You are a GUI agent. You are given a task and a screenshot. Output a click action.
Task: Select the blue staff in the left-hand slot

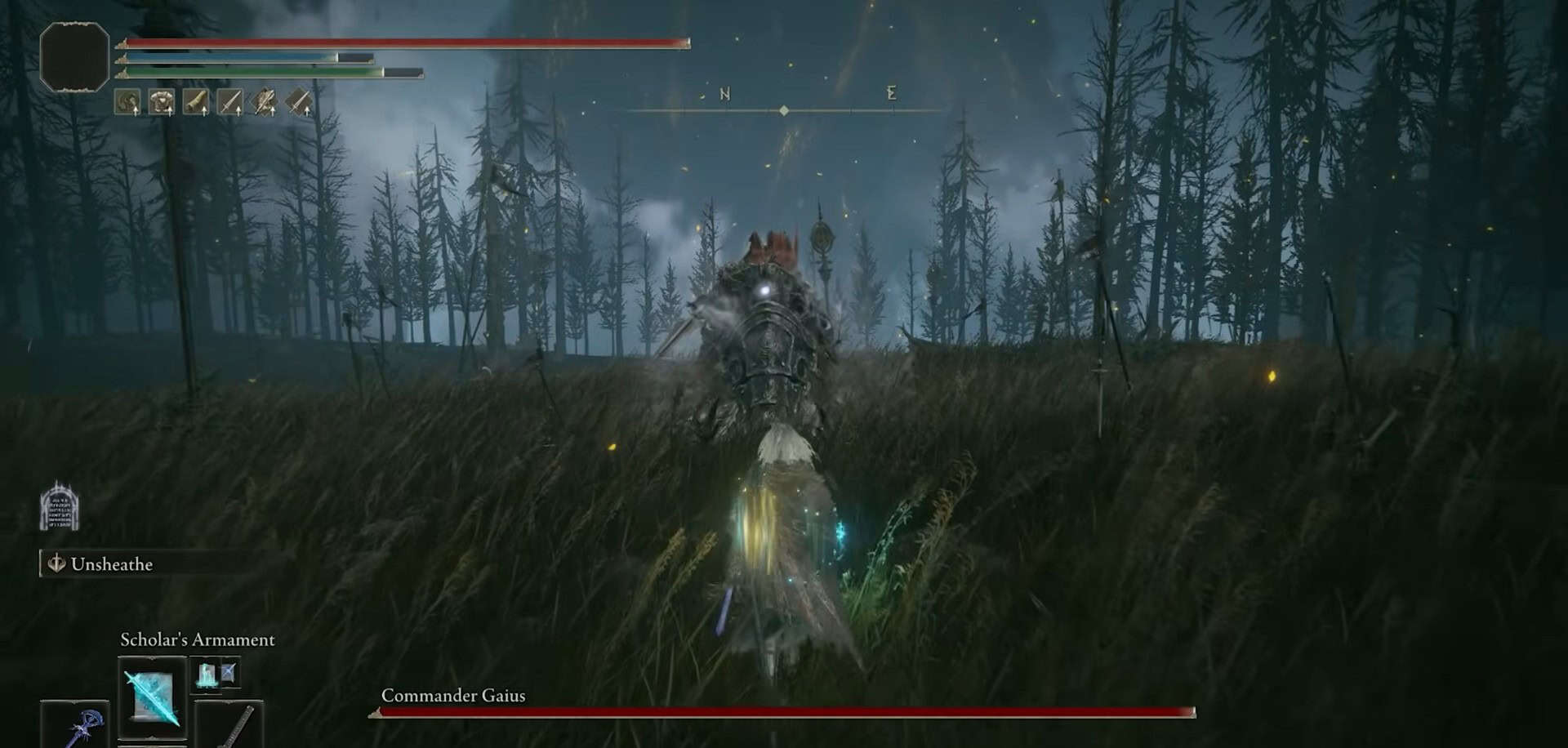pos(74,725)
